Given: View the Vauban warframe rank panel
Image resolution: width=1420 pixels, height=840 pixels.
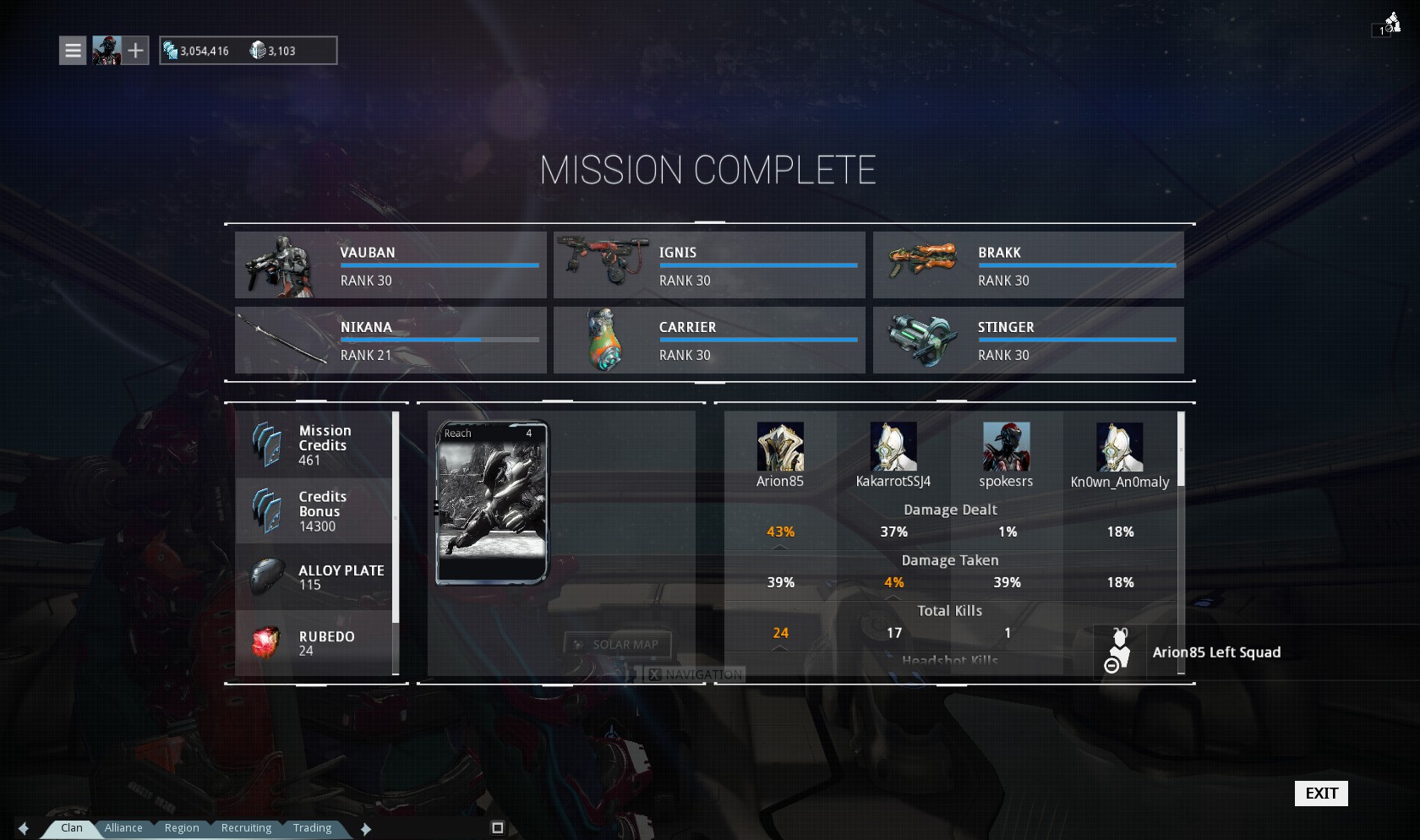Looking at the screenshot, I should coord(390,265).
